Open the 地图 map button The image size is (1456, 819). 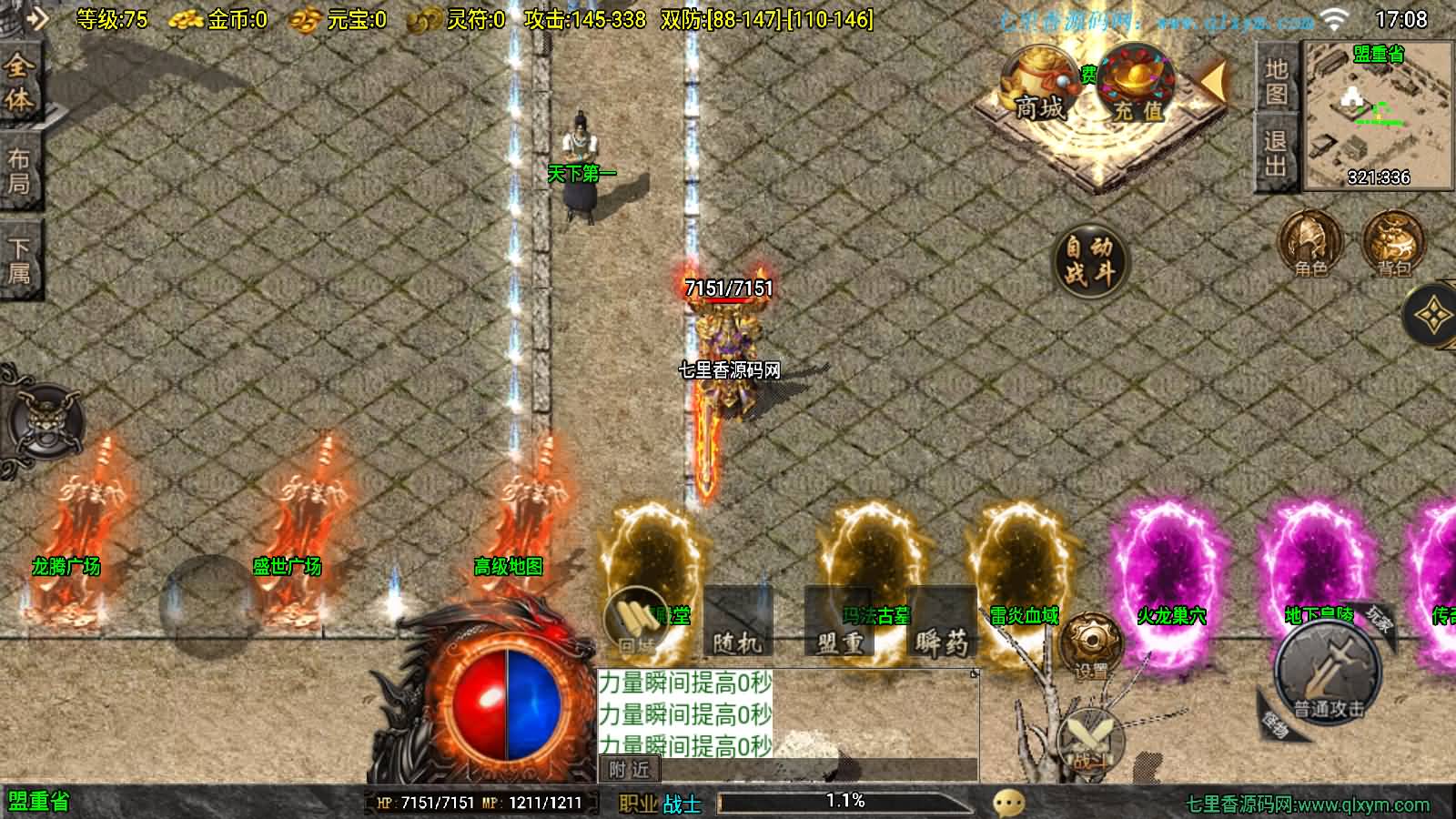[x=1276, y=81]
